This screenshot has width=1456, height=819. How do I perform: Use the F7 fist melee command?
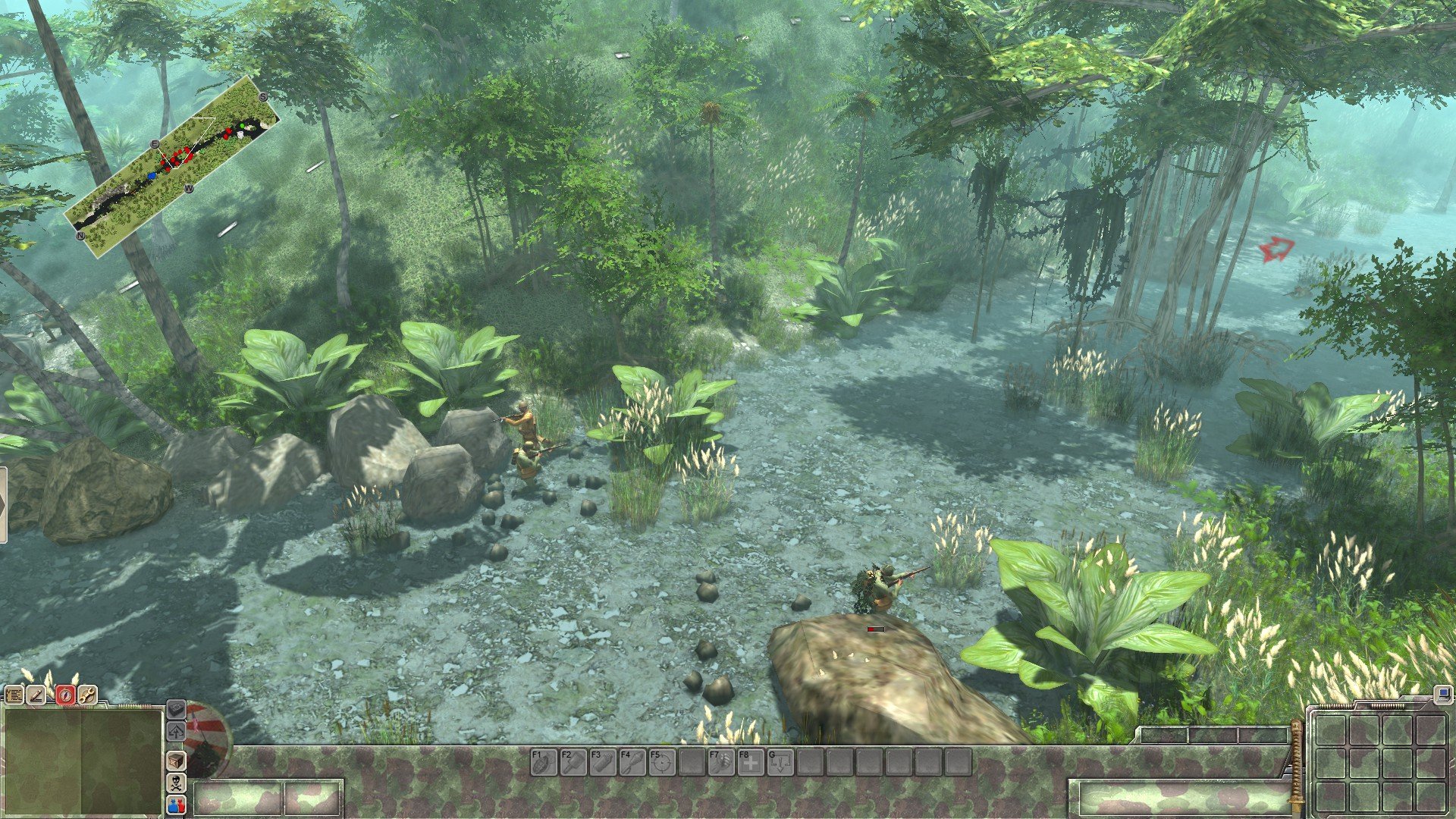720,761
